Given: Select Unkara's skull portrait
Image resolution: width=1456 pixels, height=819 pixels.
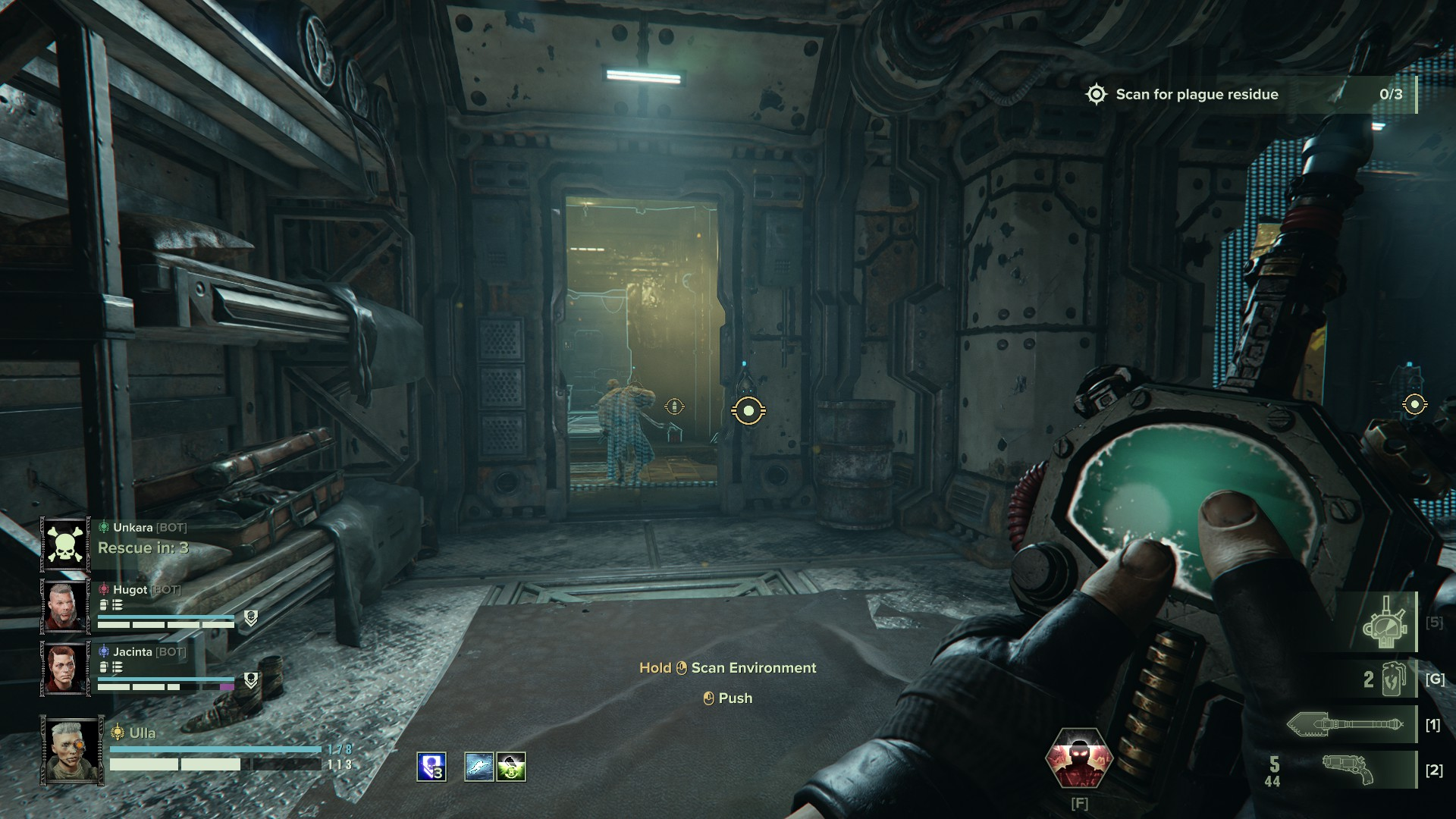Looking at the screenshot, I should 65,544.
